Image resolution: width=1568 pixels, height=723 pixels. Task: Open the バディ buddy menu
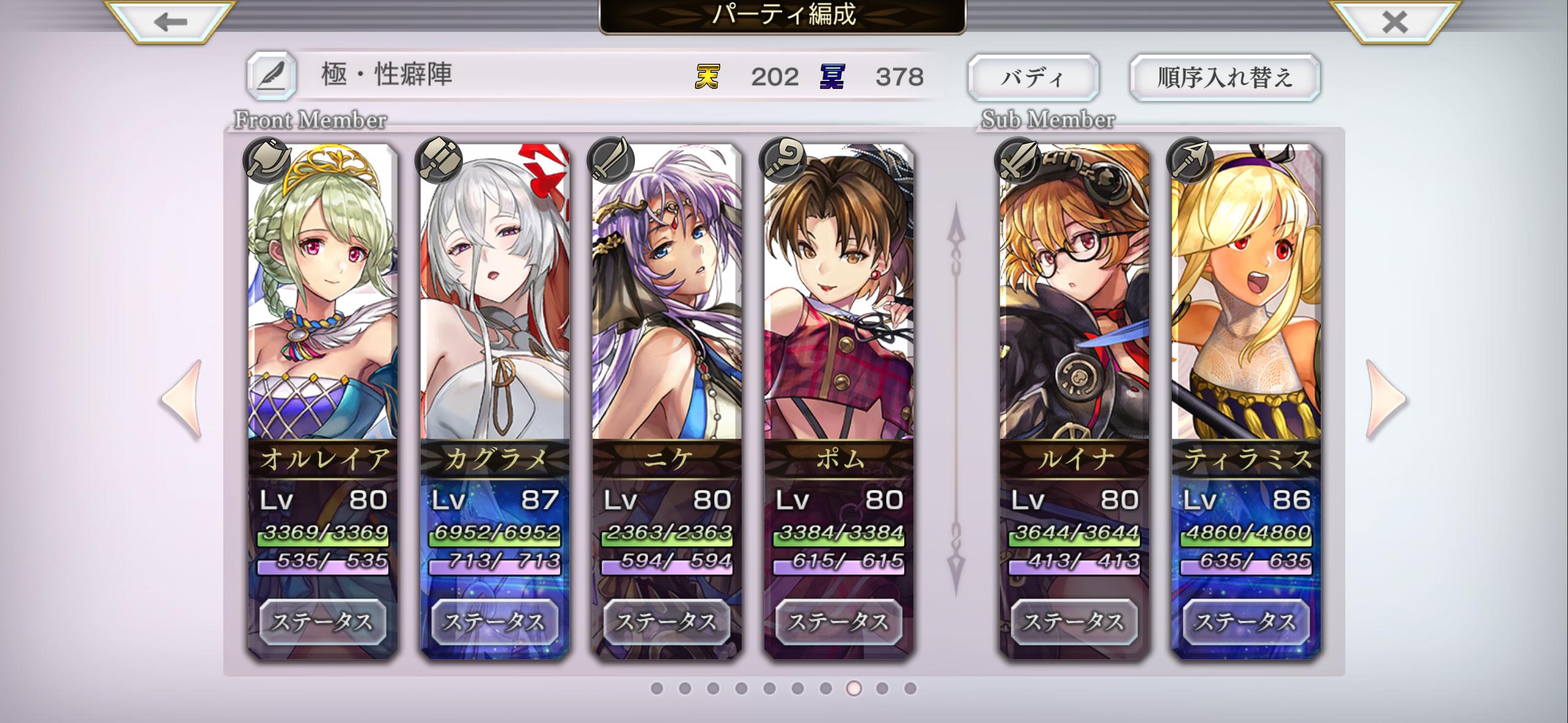coord(1033,78)
